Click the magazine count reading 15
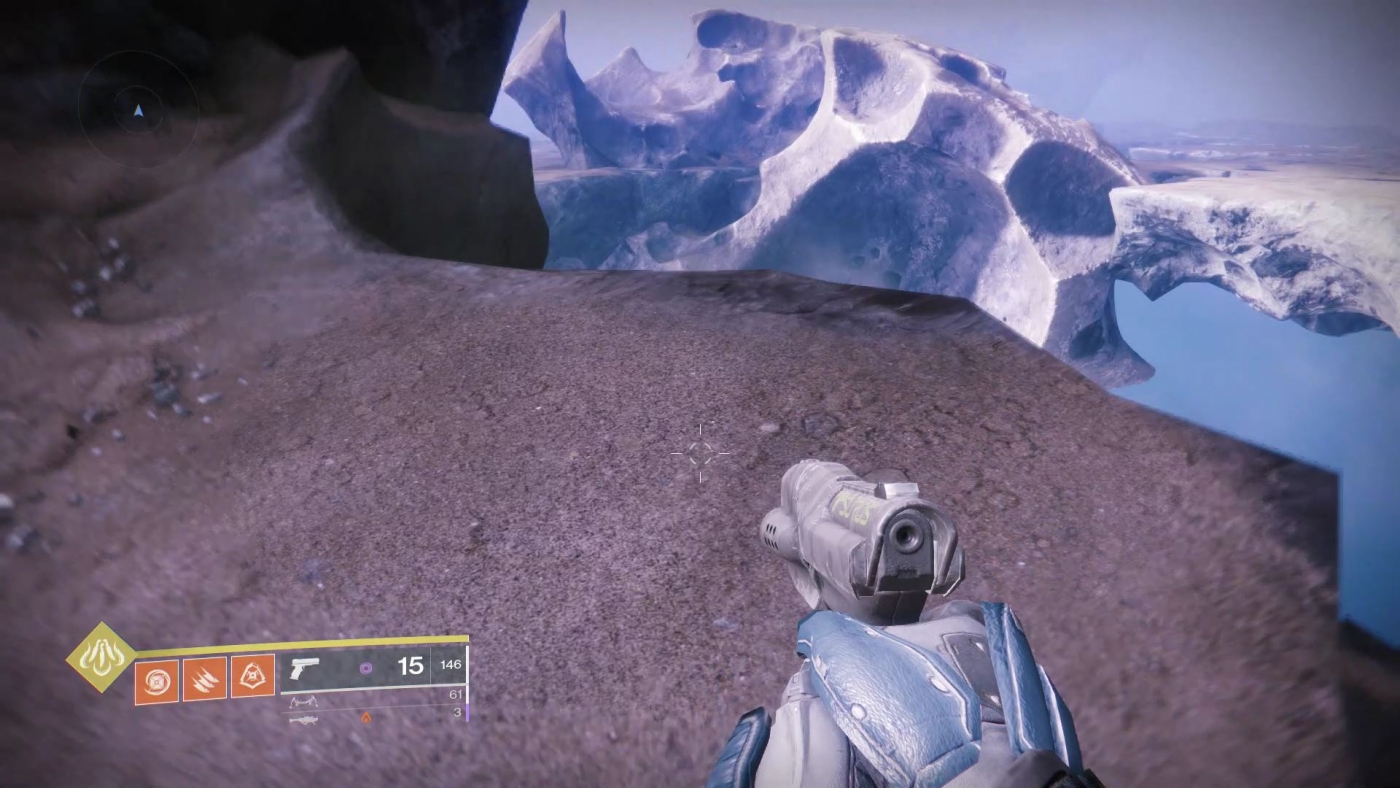1400x788 pixels. click(x=411, y=665)
